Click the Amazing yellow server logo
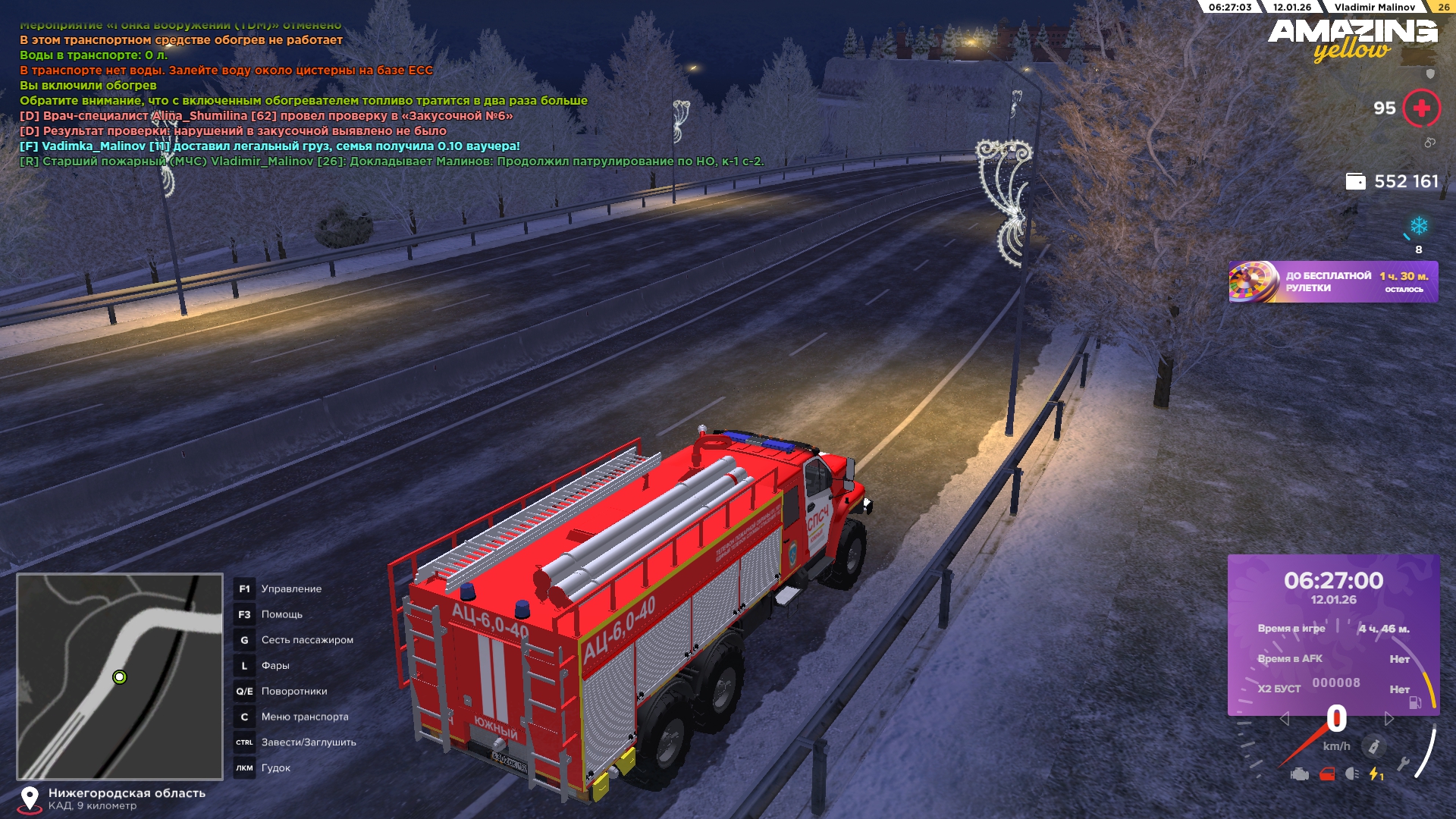1456x819 pixels. (x=1352, y=39)
